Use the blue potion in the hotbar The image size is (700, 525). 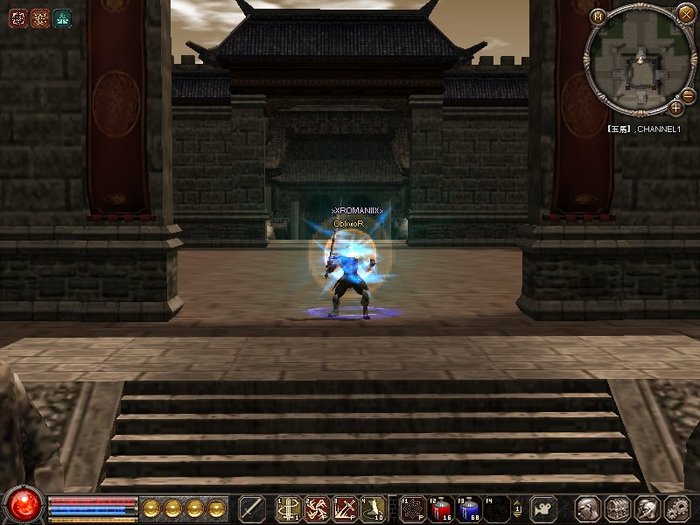coord(469,508)
